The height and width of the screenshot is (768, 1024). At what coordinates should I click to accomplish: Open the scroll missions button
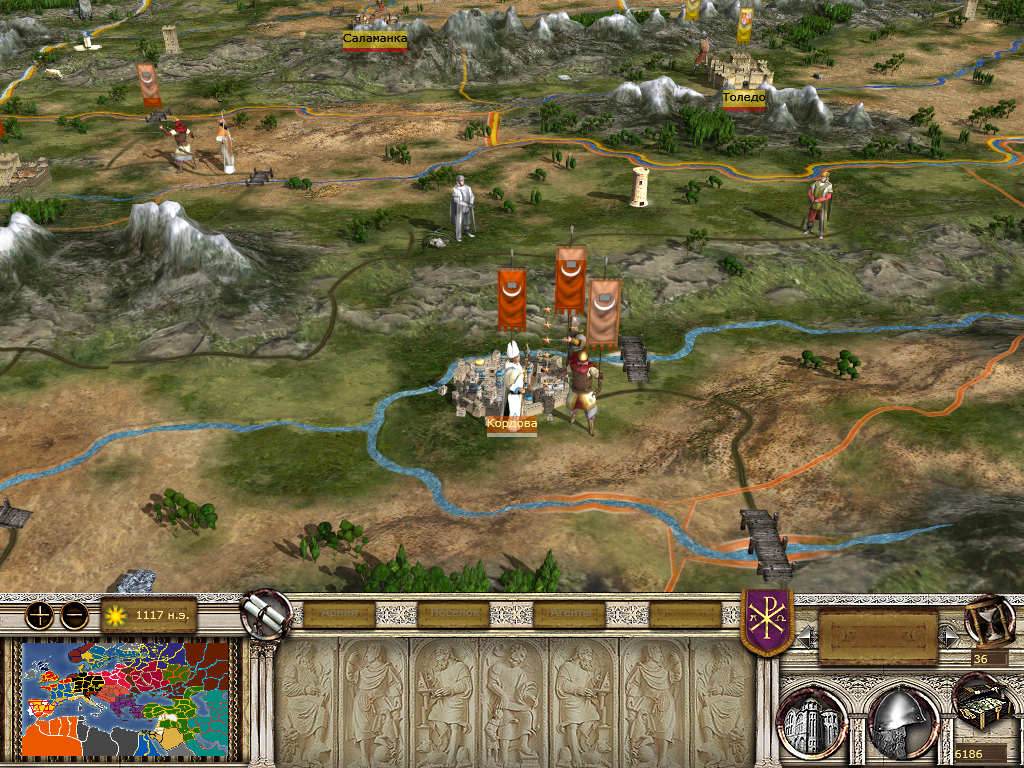pyautogui.click(x=266, y=613)
